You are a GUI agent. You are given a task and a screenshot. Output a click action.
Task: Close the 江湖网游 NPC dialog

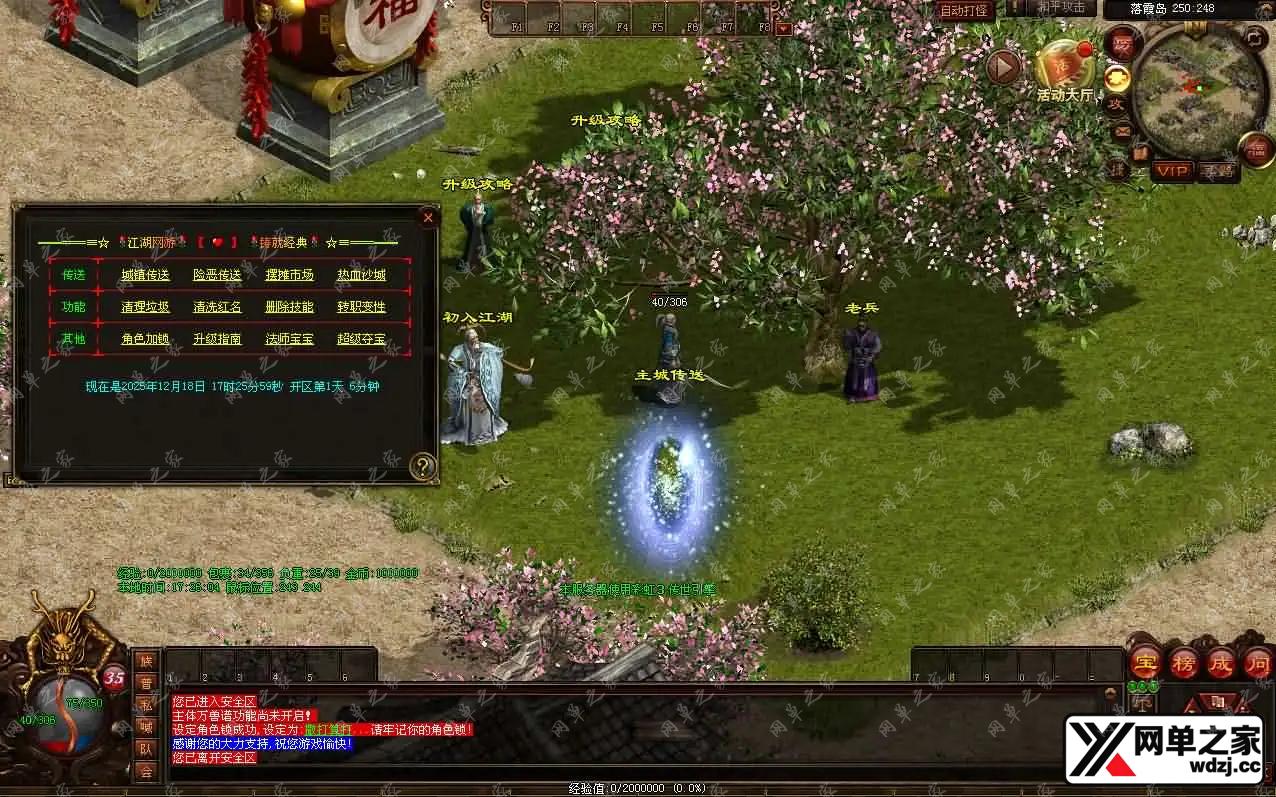pos(428,217)
